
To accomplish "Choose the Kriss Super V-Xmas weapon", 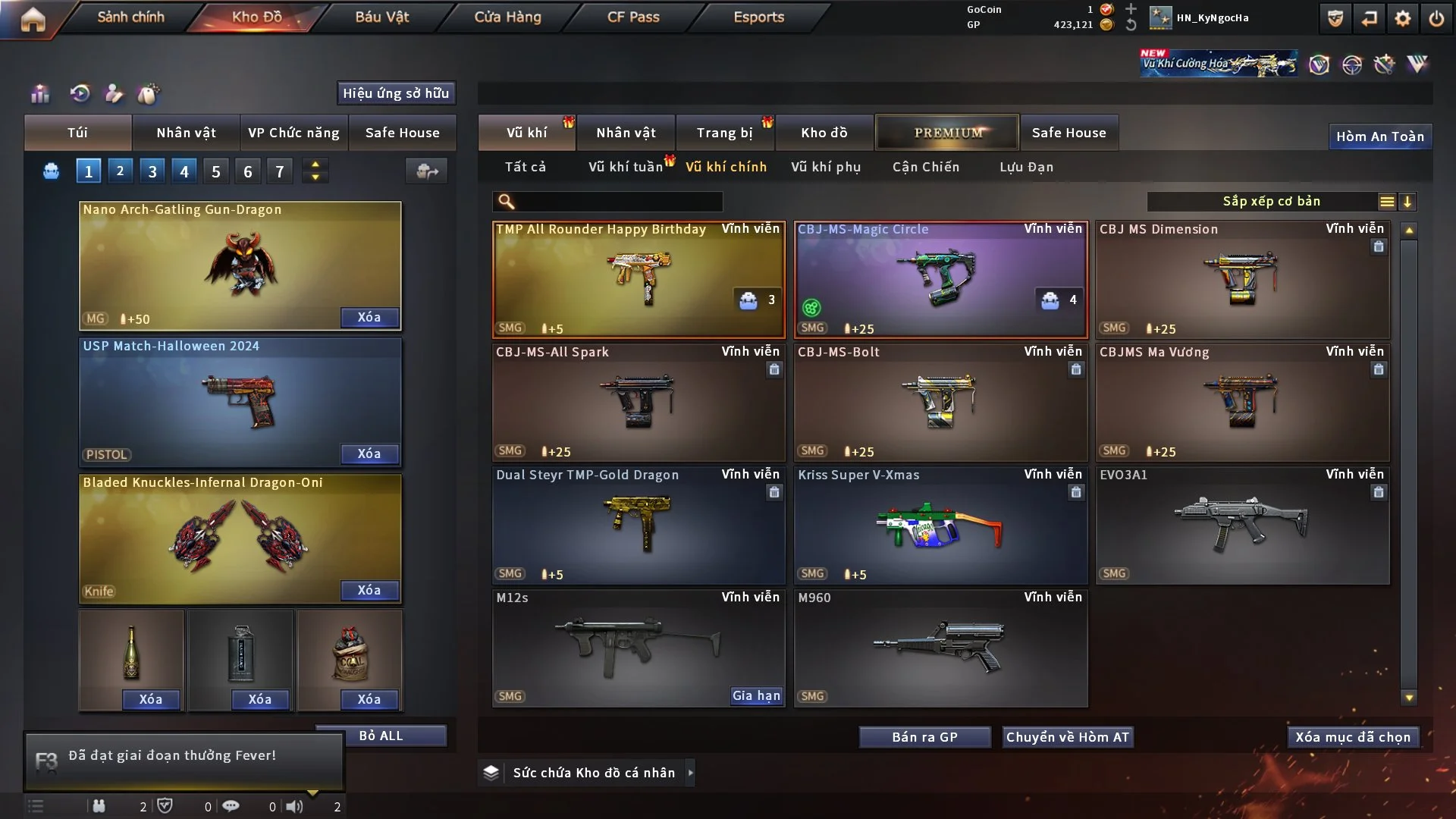I will pos(940,525).
